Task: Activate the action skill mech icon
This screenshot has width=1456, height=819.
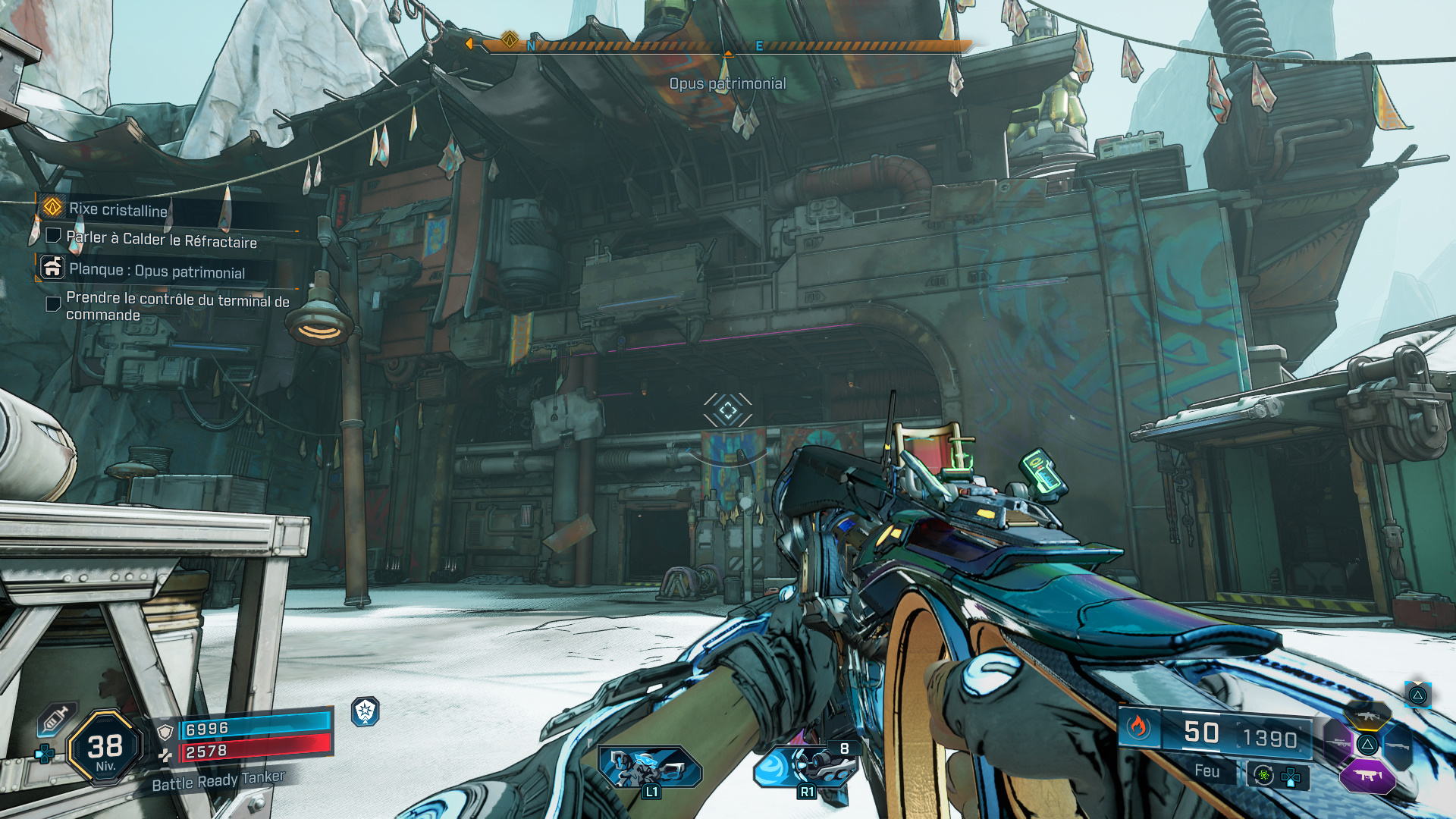Action: point(649,766)
